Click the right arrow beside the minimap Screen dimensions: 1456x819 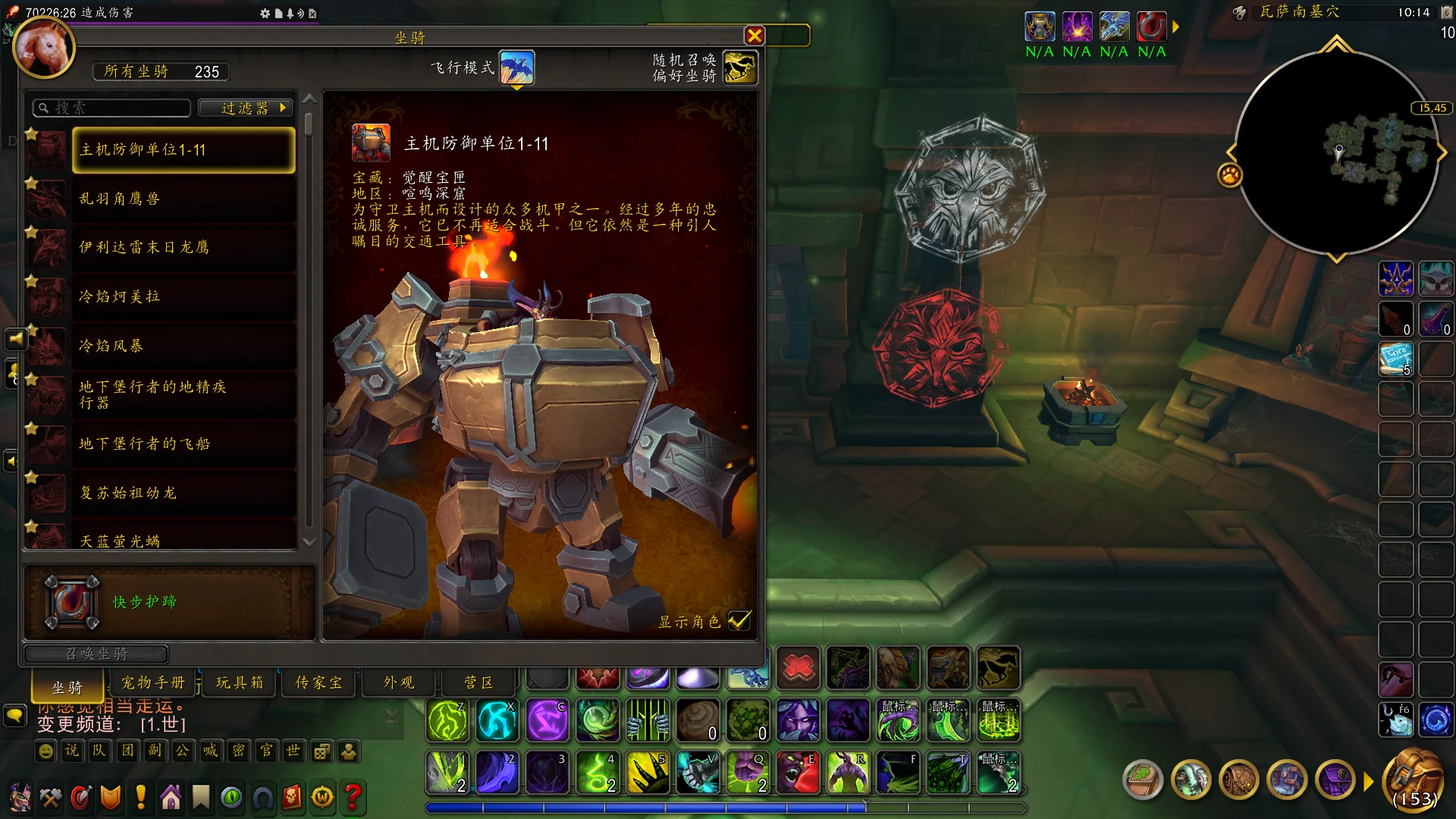[x=1443, y=152]
